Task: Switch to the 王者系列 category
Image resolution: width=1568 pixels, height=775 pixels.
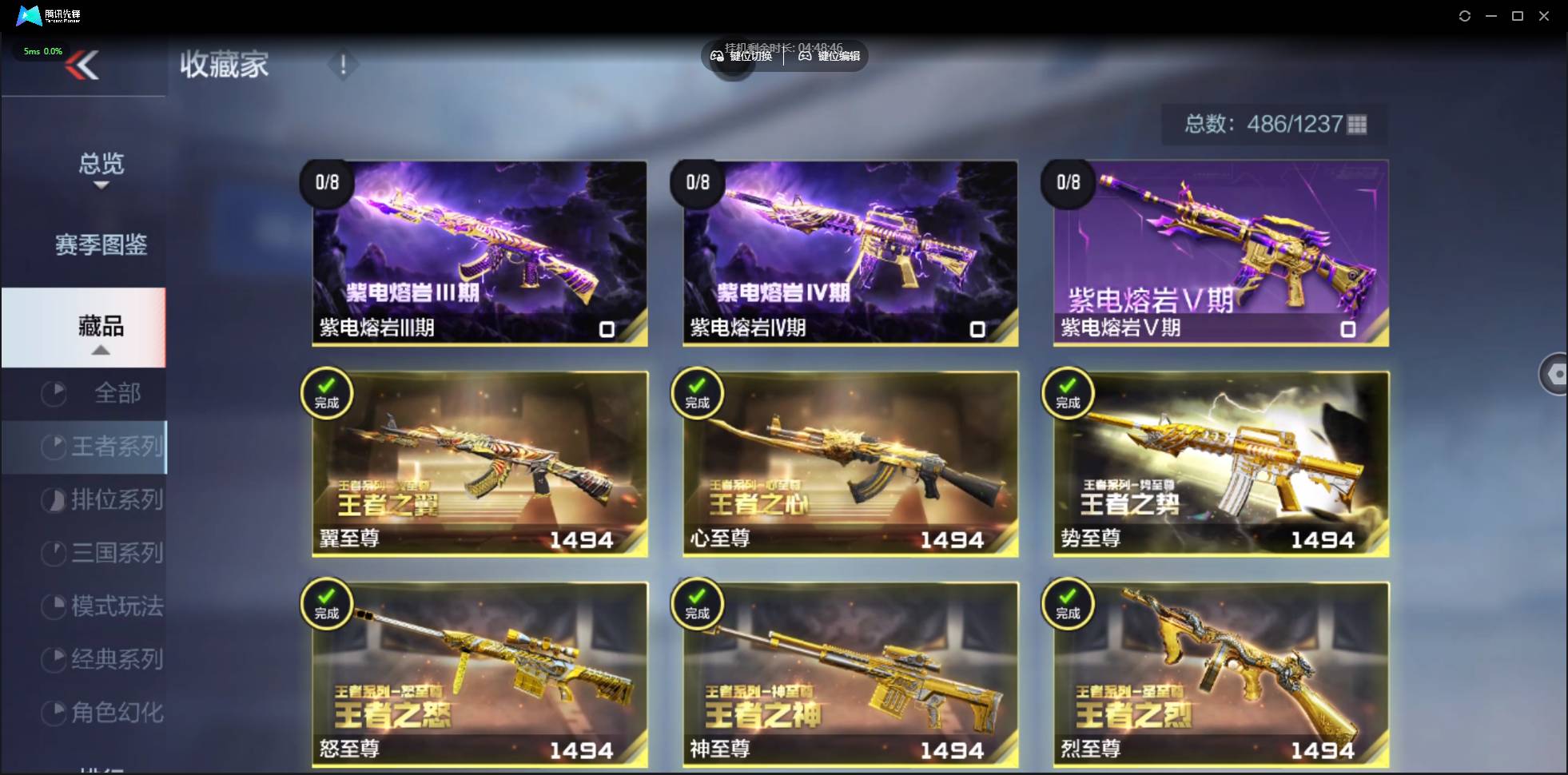Action: (x=104, y=447)
